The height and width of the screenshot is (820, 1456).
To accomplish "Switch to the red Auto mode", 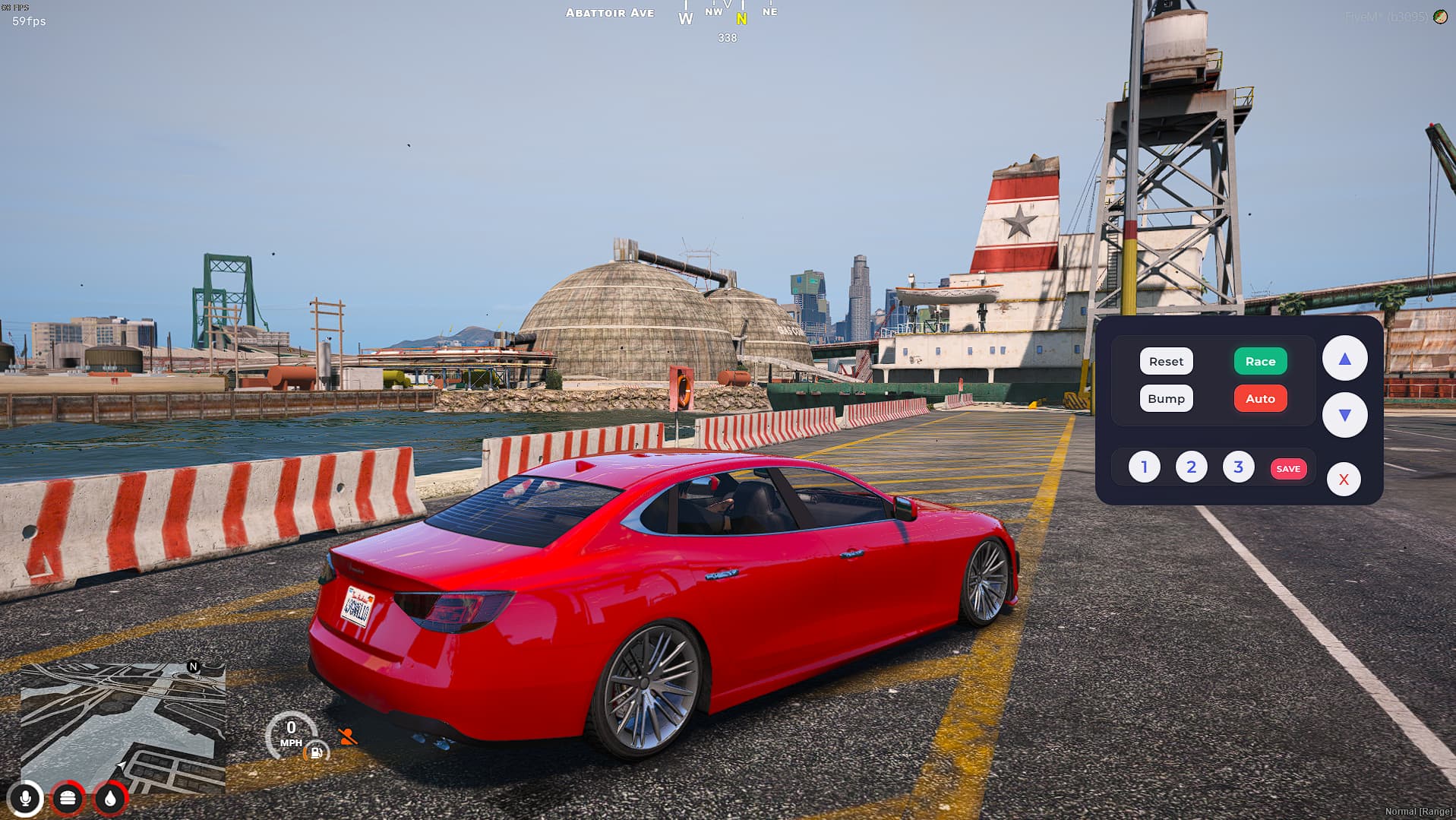I will click(x=1260, y=399).
